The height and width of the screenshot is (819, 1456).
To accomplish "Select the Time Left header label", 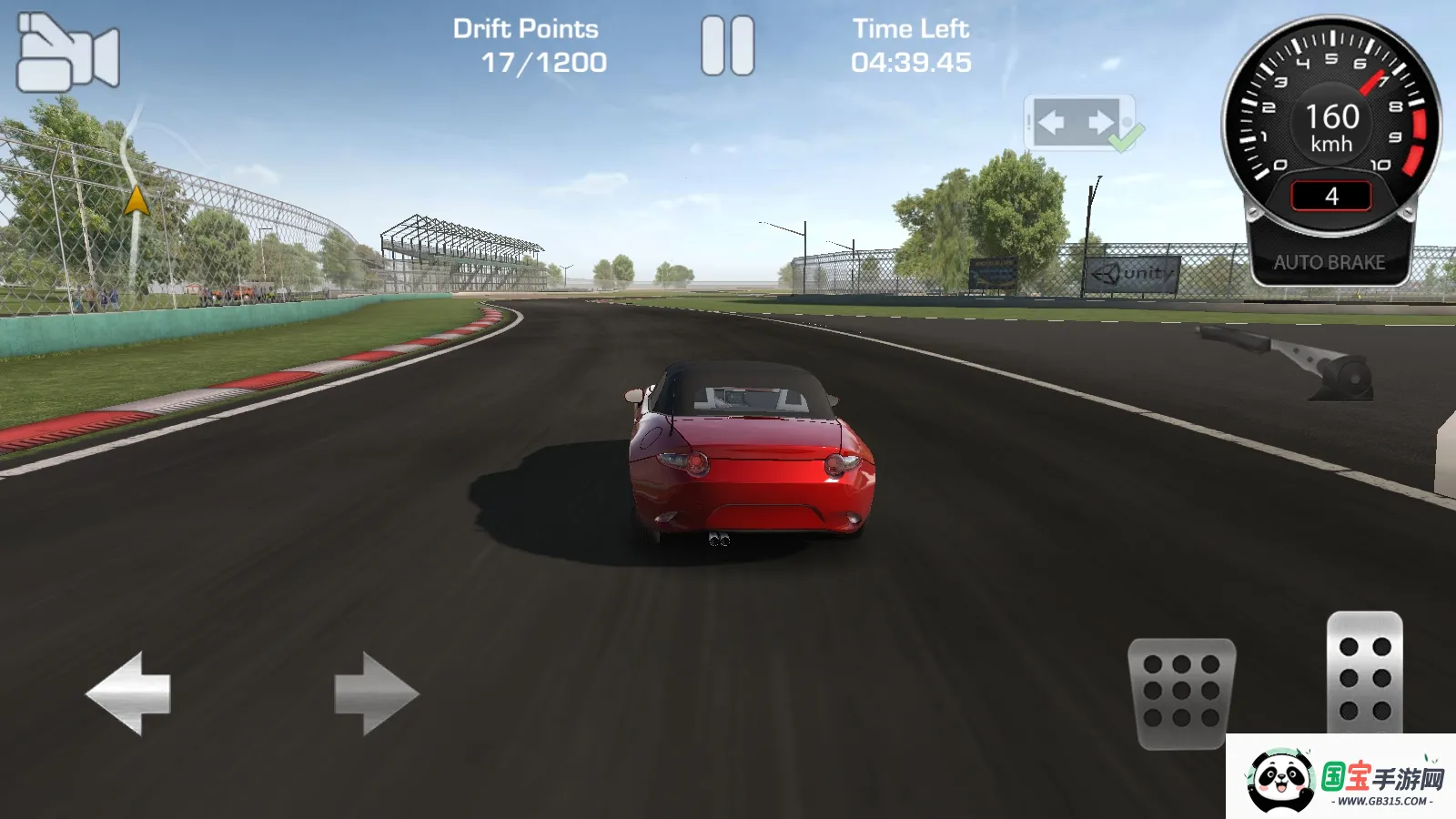I will coord(910,27).
